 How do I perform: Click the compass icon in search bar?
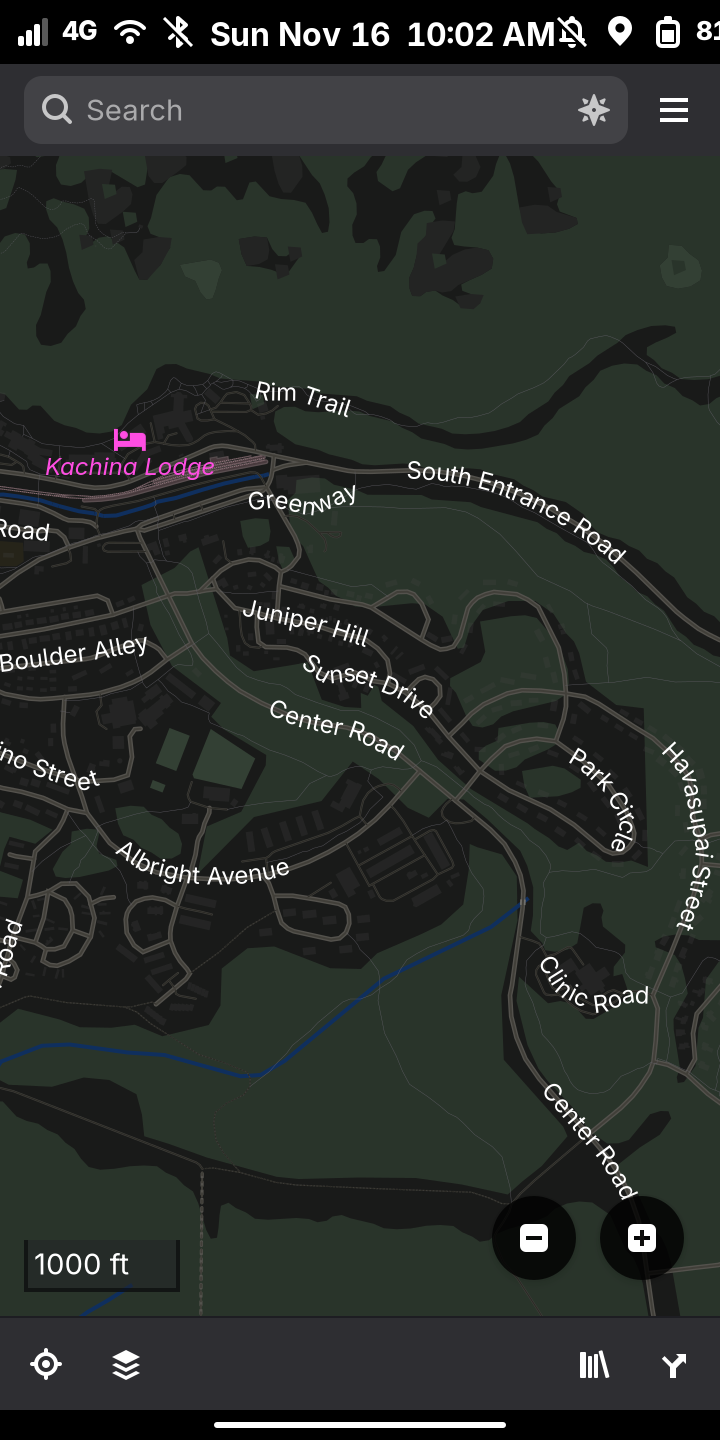tap(594, 110)
